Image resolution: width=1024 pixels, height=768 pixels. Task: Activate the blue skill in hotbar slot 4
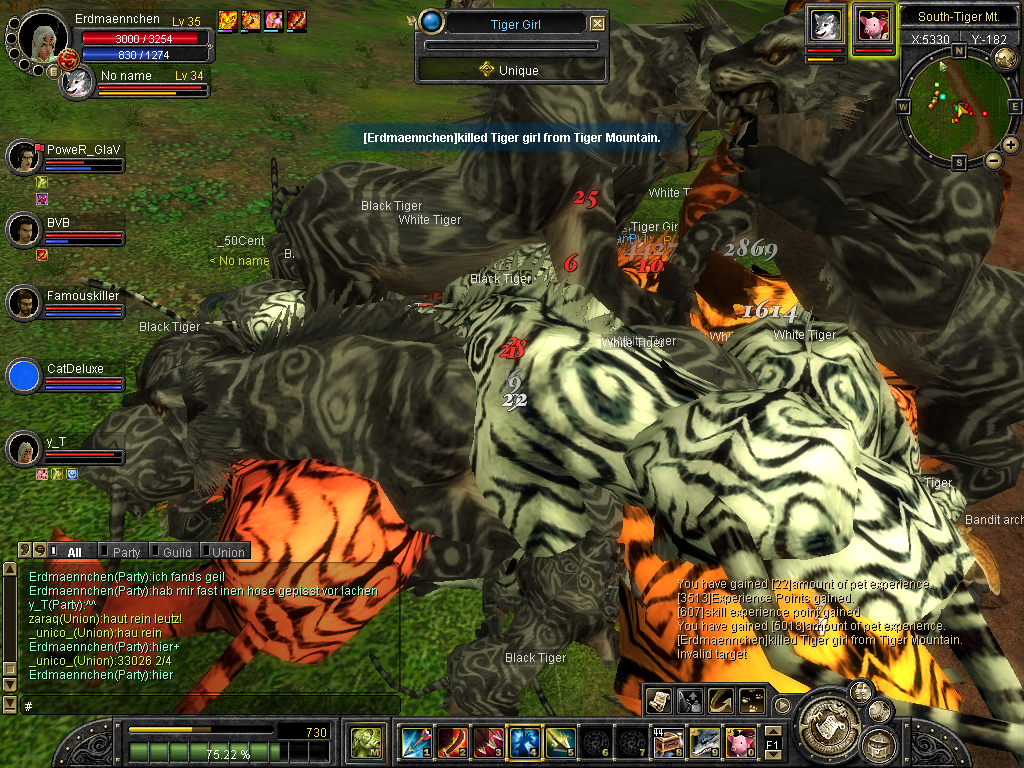click(x=524, y=742)
